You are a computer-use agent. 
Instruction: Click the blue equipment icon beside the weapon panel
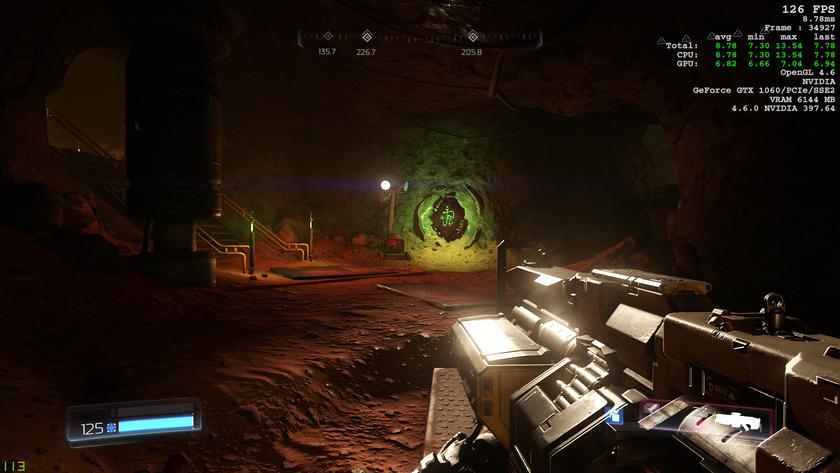(616, 416)
